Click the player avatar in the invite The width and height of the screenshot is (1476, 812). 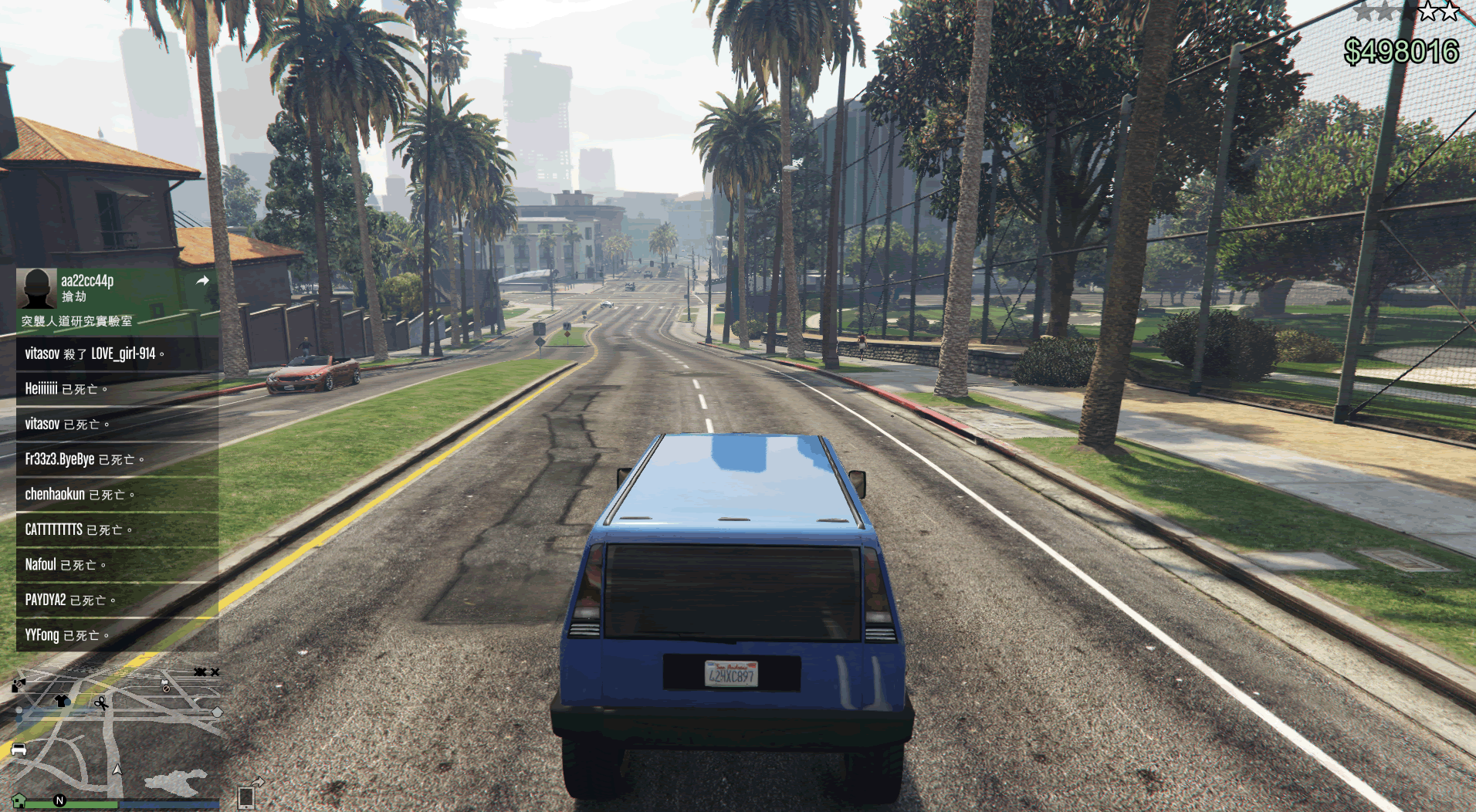[36, 289]
